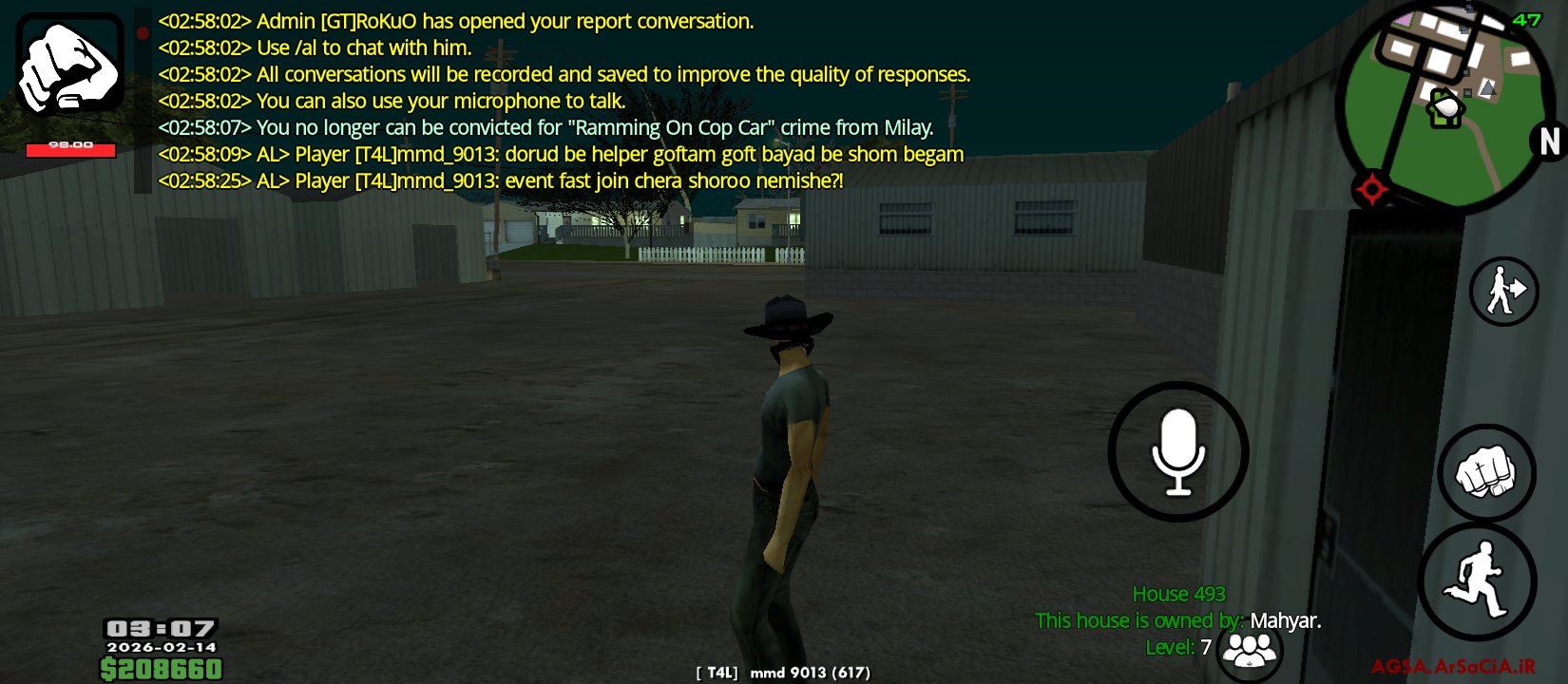Click the N compass marker on the minimap
The height and width of the screenshot is (684, 1568).
(x=1548, y=142)
